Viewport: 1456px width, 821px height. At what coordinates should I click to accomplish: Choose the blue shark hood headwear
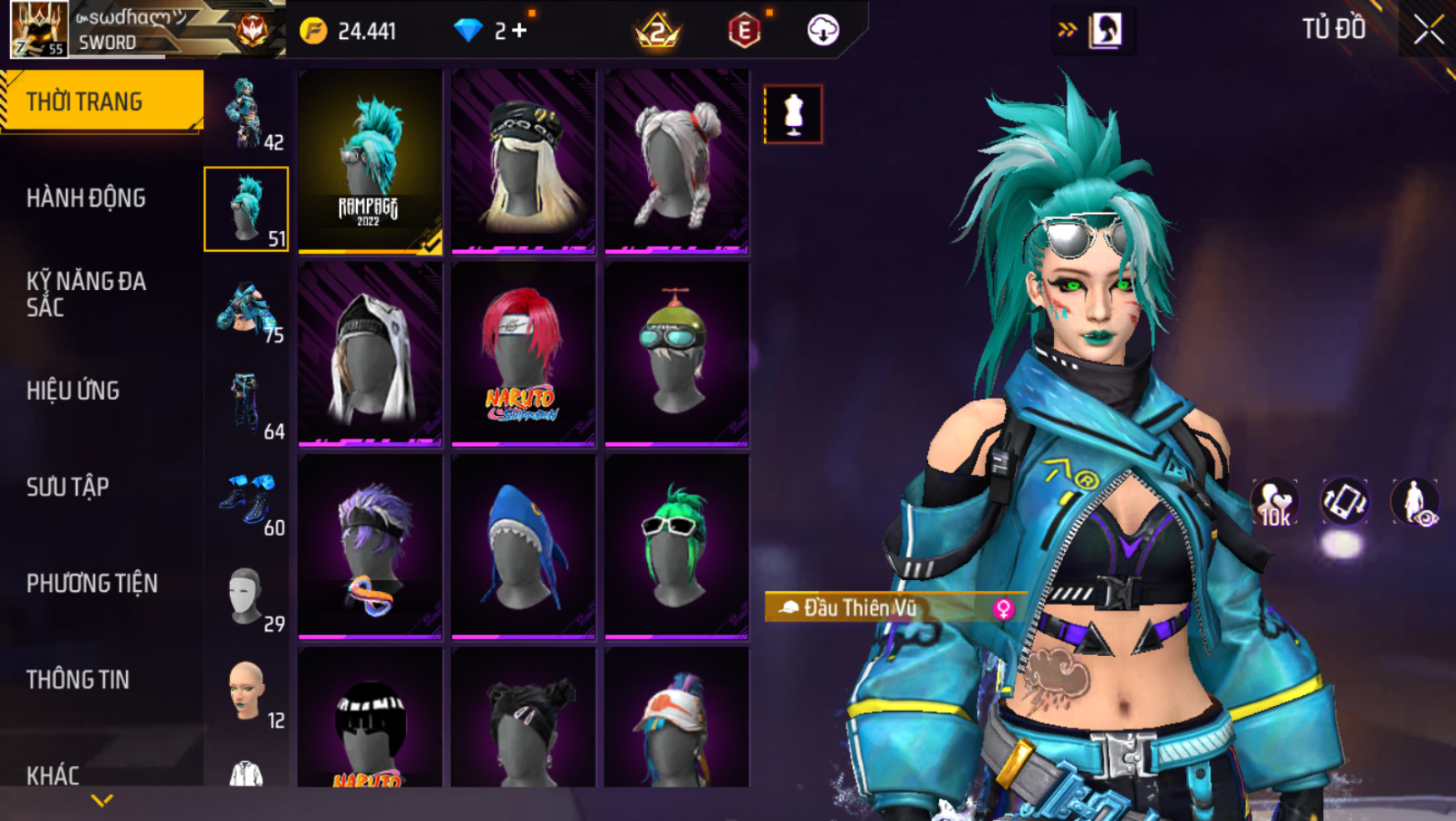(x=523, y=547)
